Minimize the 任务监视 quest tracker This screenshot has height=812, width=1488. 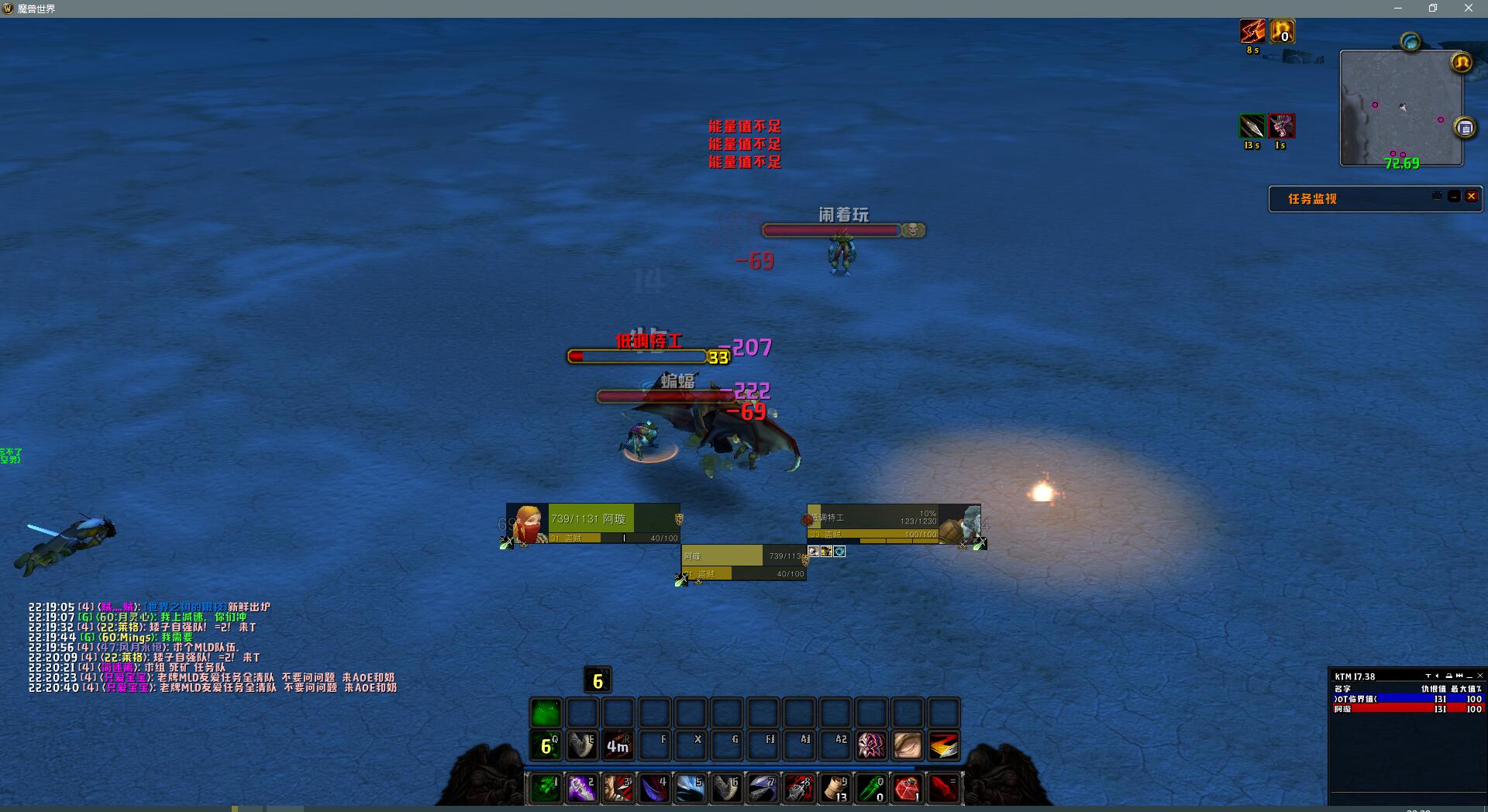tap(1454, 197)
